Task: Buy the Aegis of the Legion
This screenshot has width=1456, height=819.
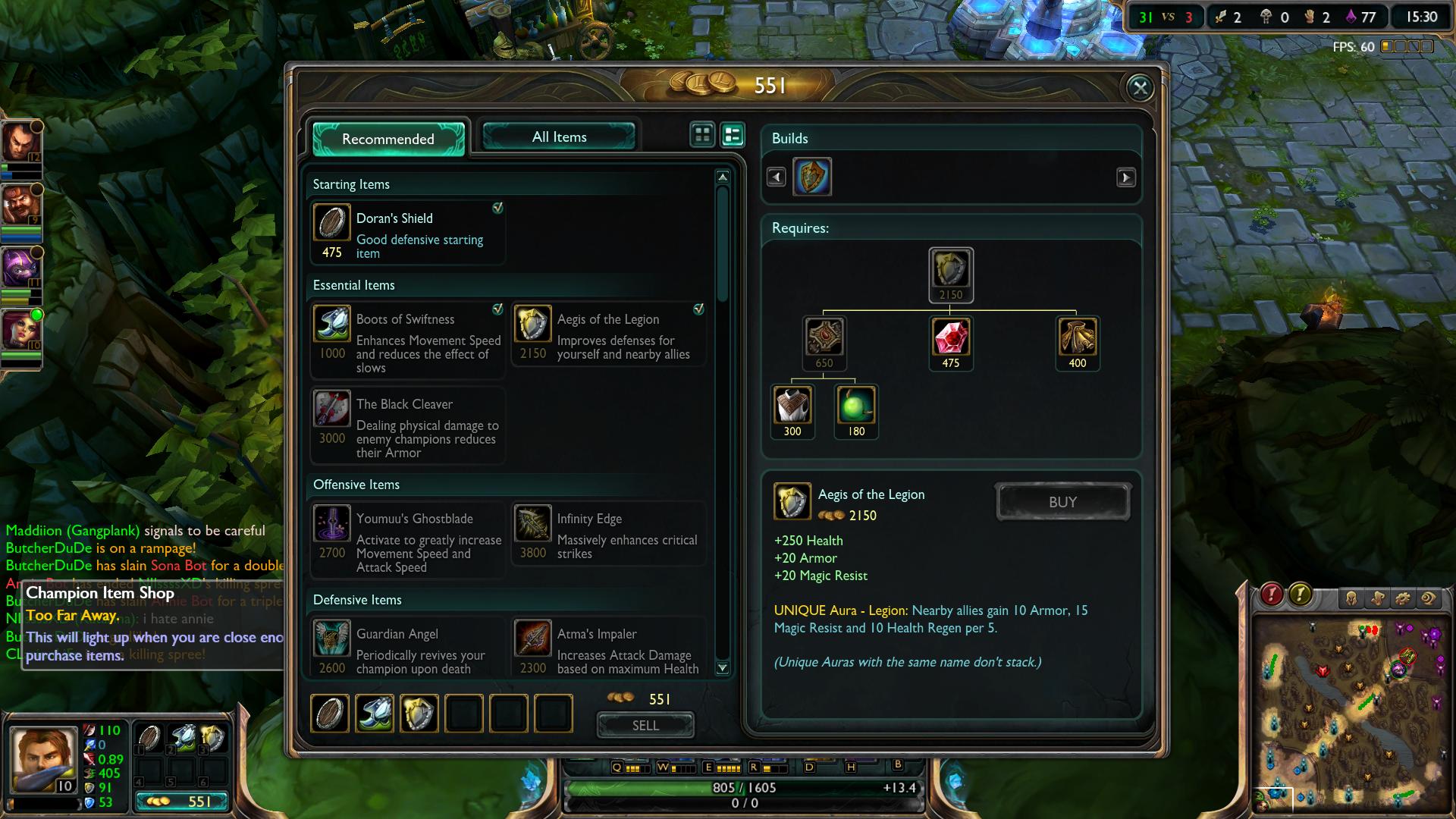Action: click(x=1062, y=502)
